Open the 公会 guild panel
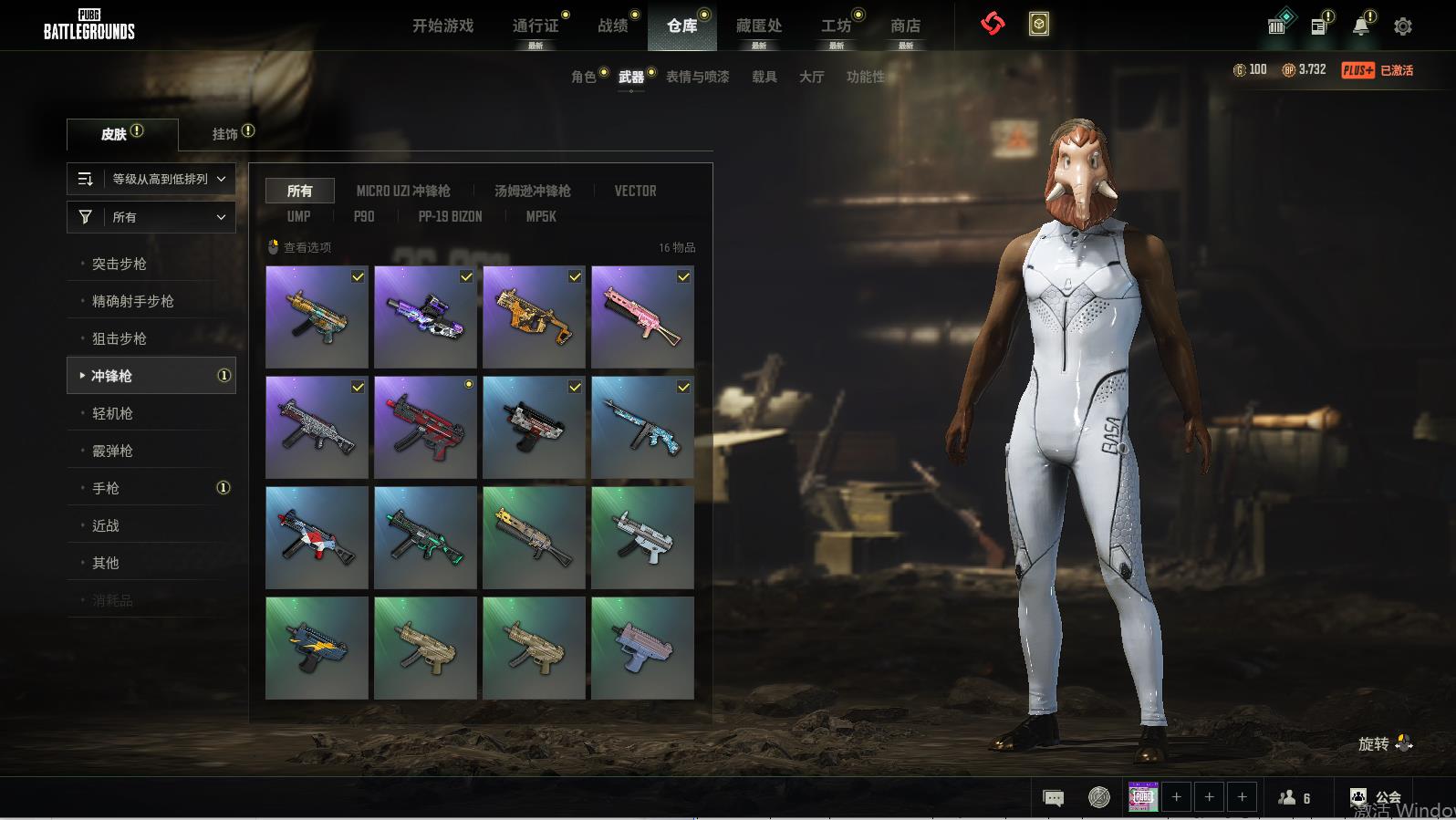 pyautogui.click(x=1376, y=798)
